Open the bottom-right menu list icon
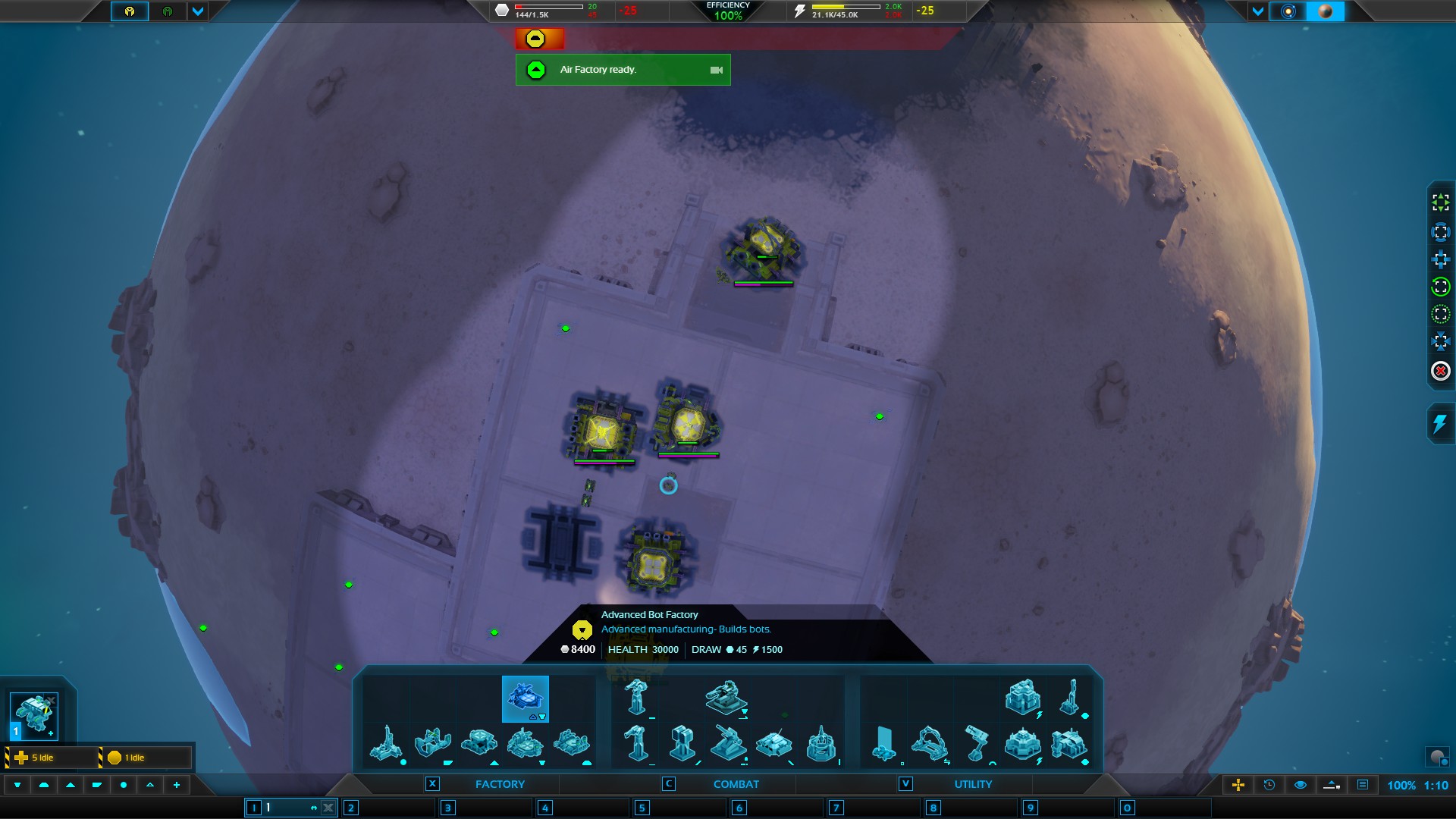This screenshot has height=819, width=1456. pyautogui.click(x=1362, y=785)
